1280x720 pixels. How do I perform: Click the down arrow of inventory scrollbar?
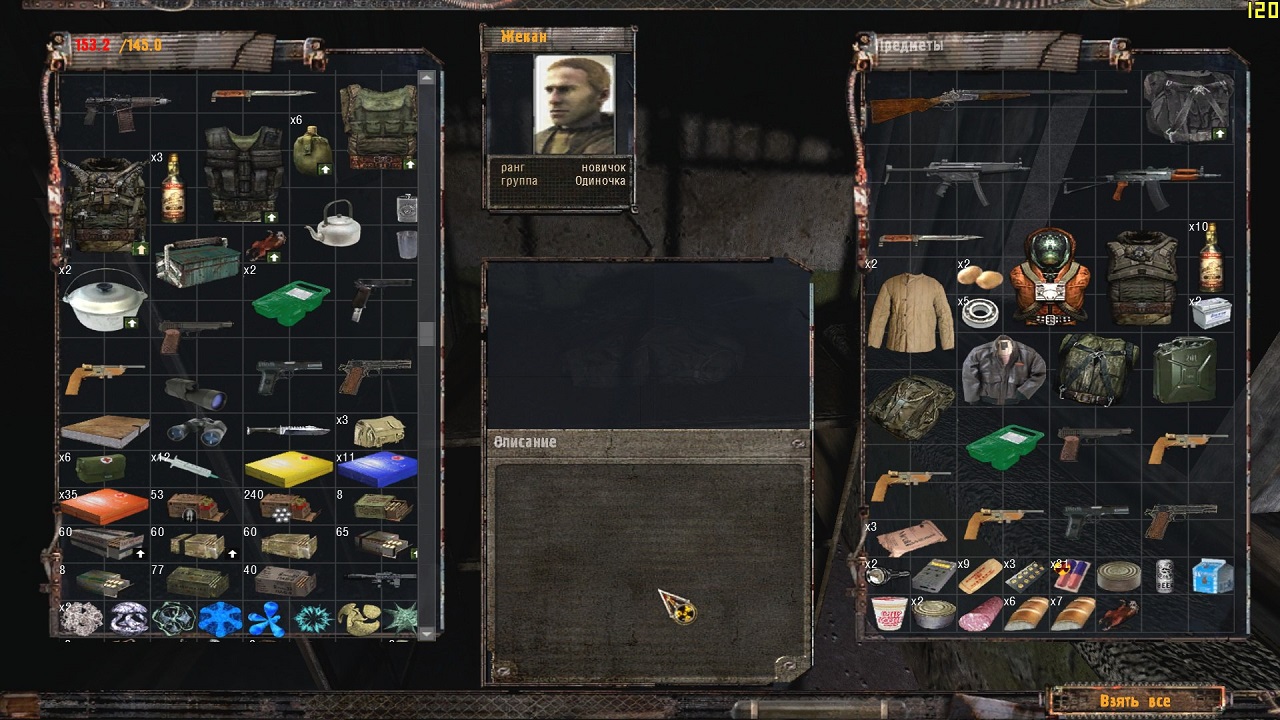click(x=427, y=632)
